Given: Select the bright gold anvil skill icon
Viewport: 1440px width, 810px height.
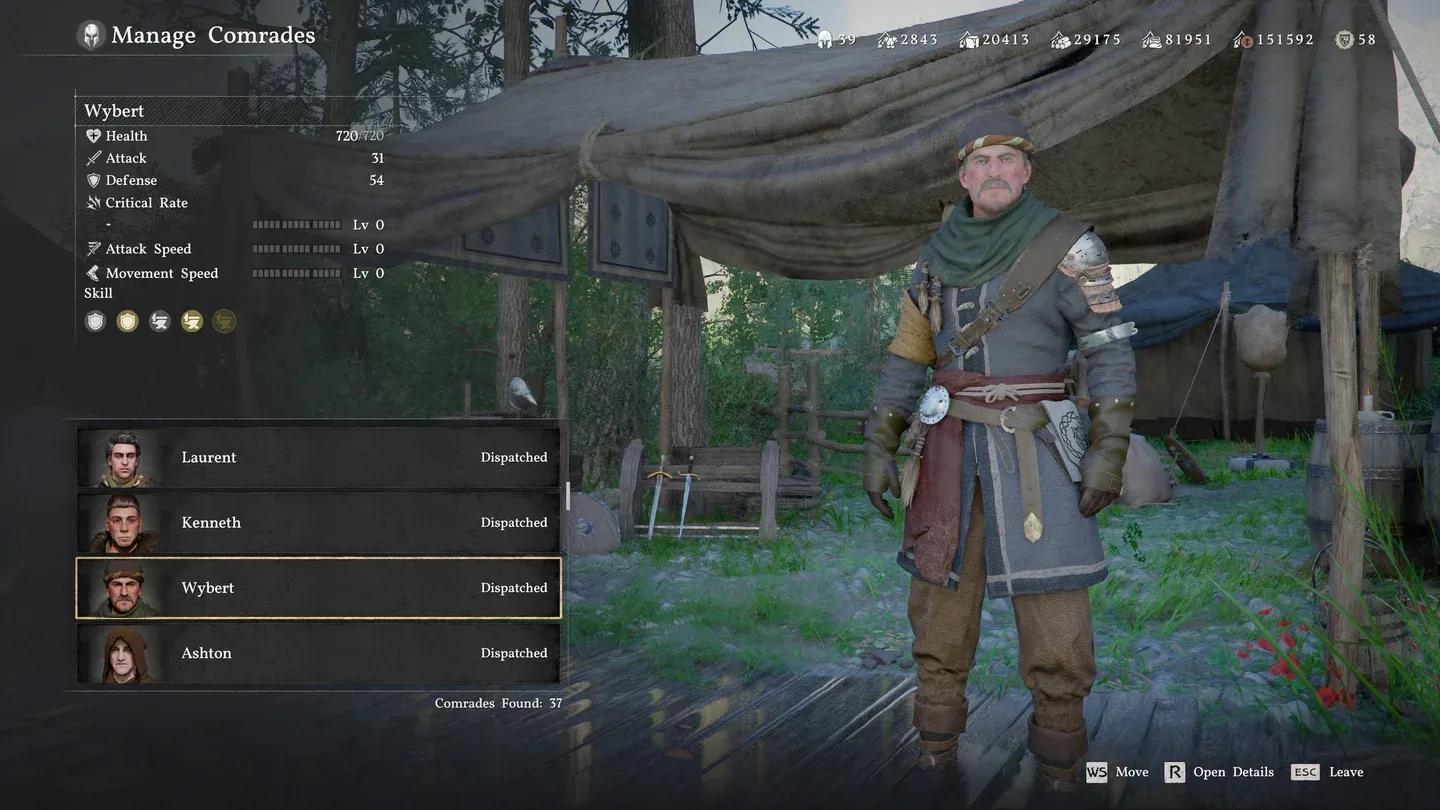Looking at the screenshot, I should point(192,321).
